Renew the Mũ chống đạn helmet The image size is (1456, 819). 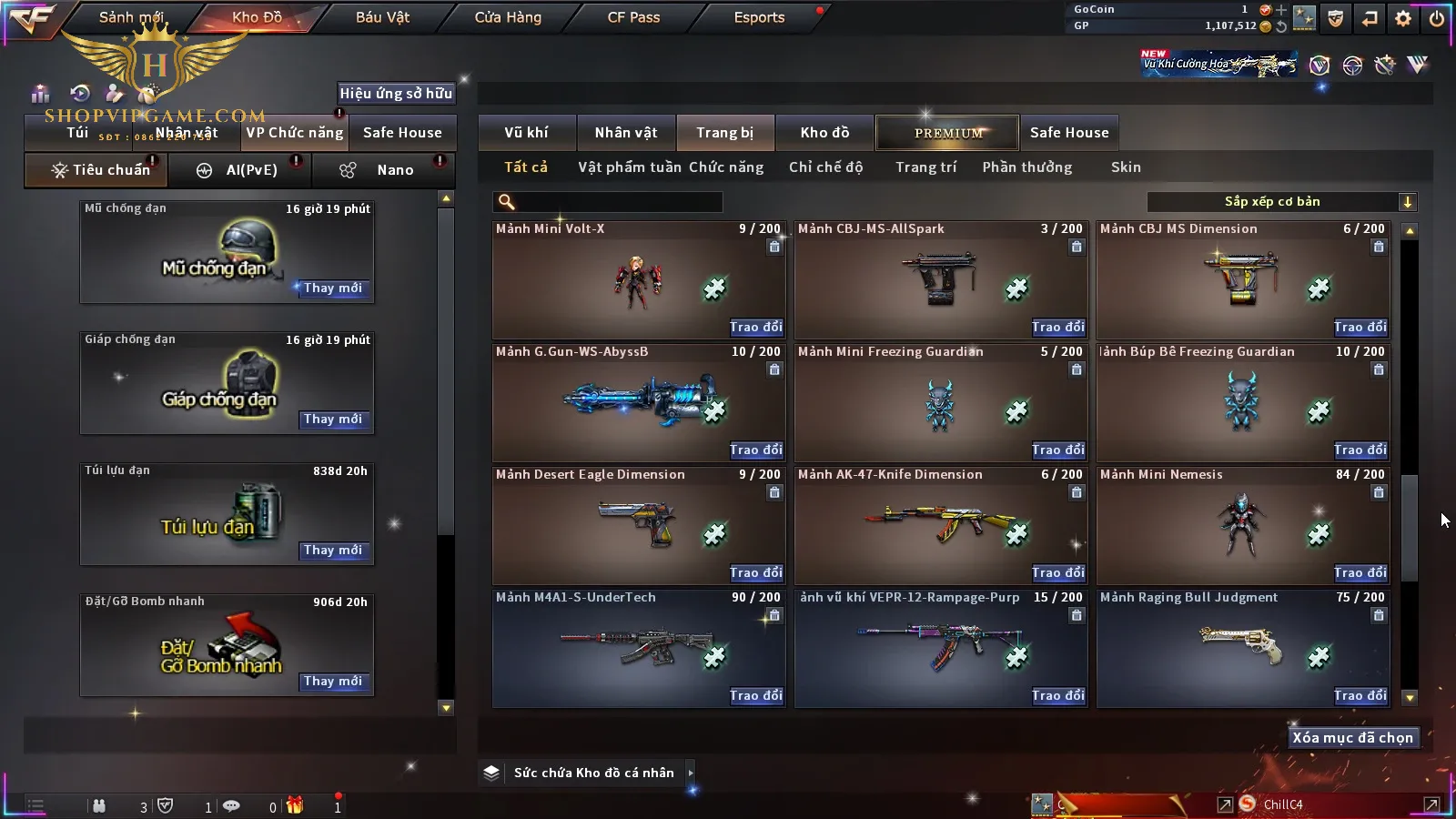point(333,288)
